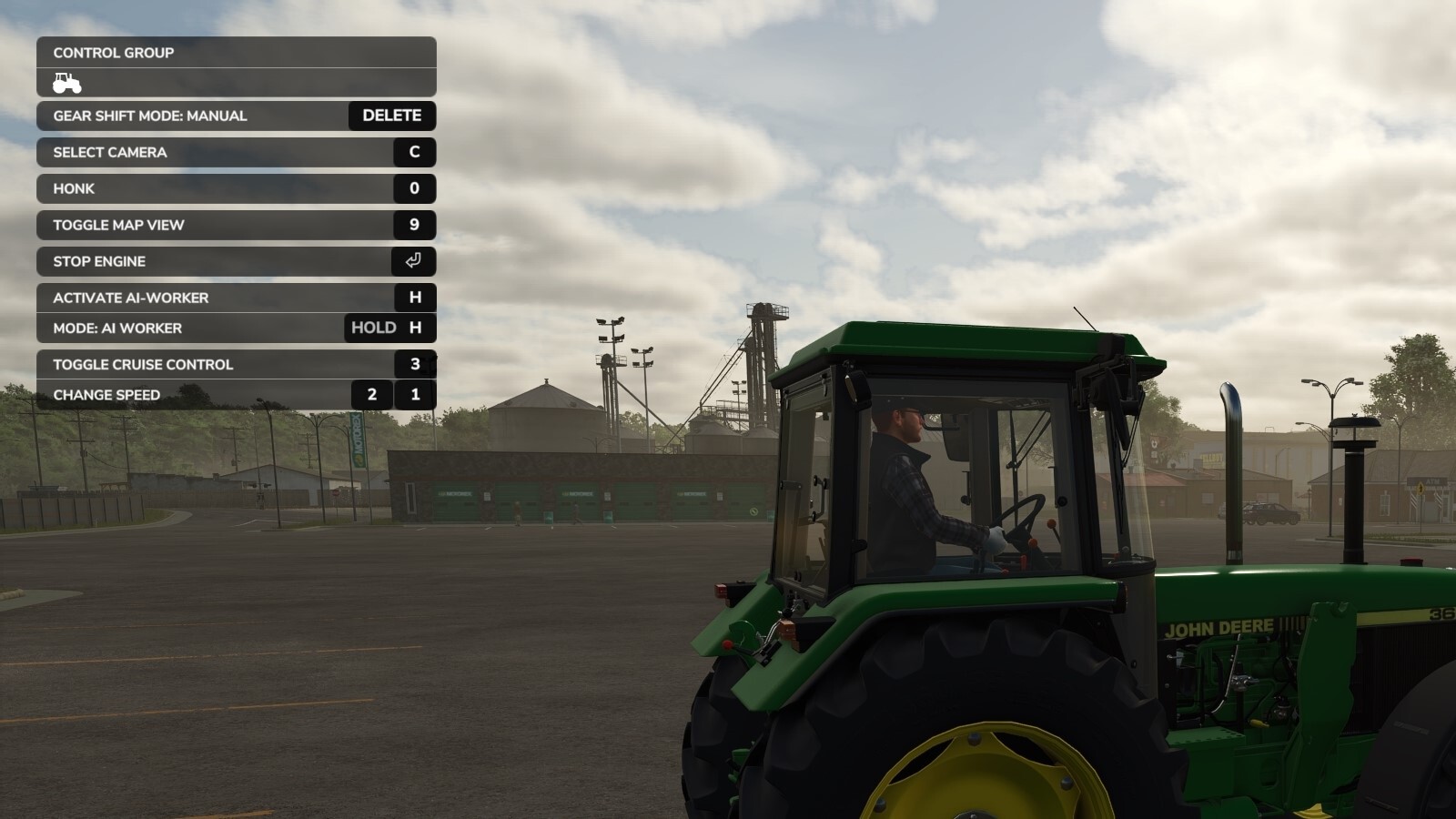Click the 3 badge for Toggle Cruise Control
The width and height of the screenshot is (1456, 819).
[416, 364]
